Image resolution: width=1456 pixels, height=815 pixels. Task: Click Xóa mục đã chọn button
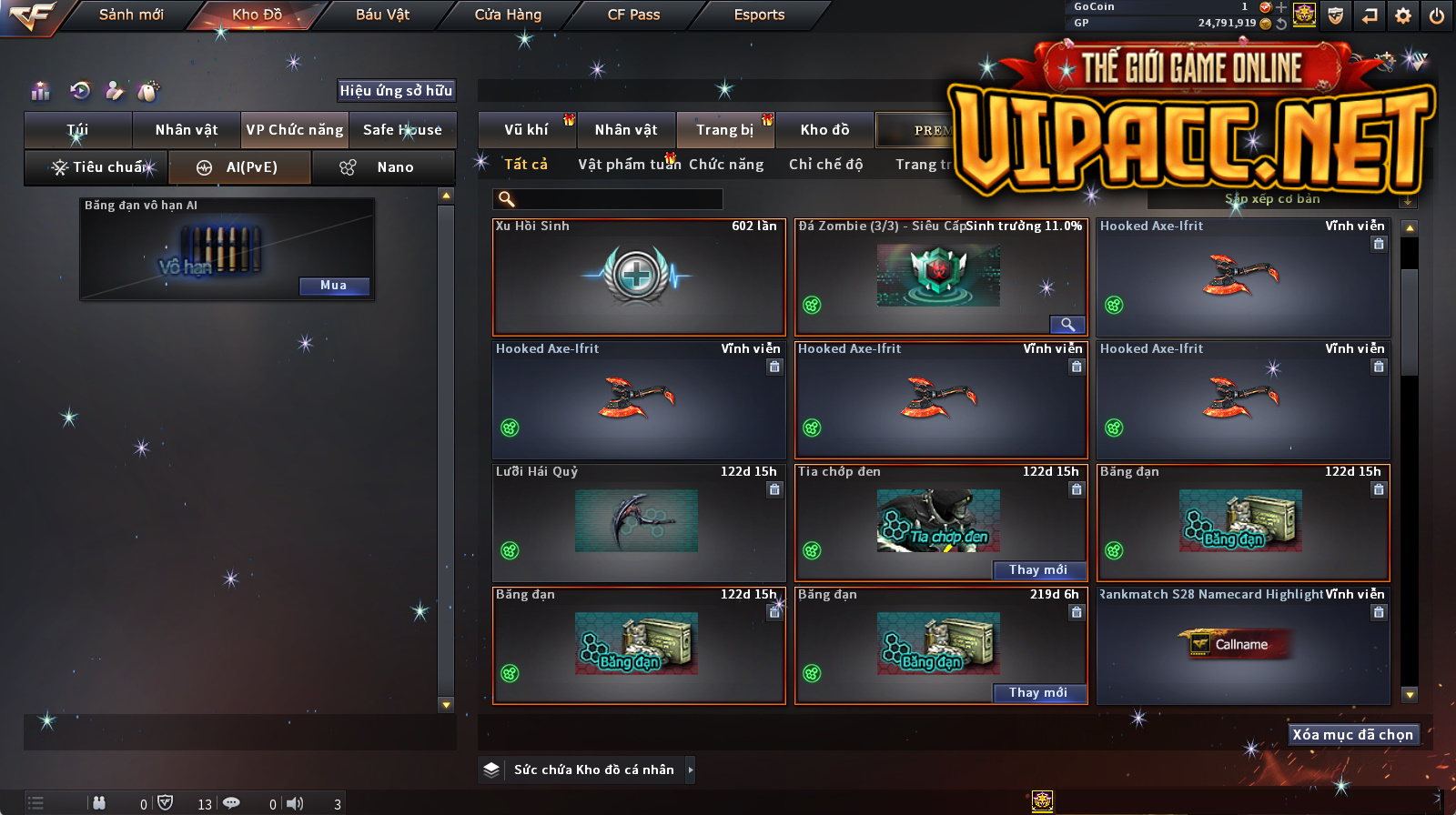1352,735
